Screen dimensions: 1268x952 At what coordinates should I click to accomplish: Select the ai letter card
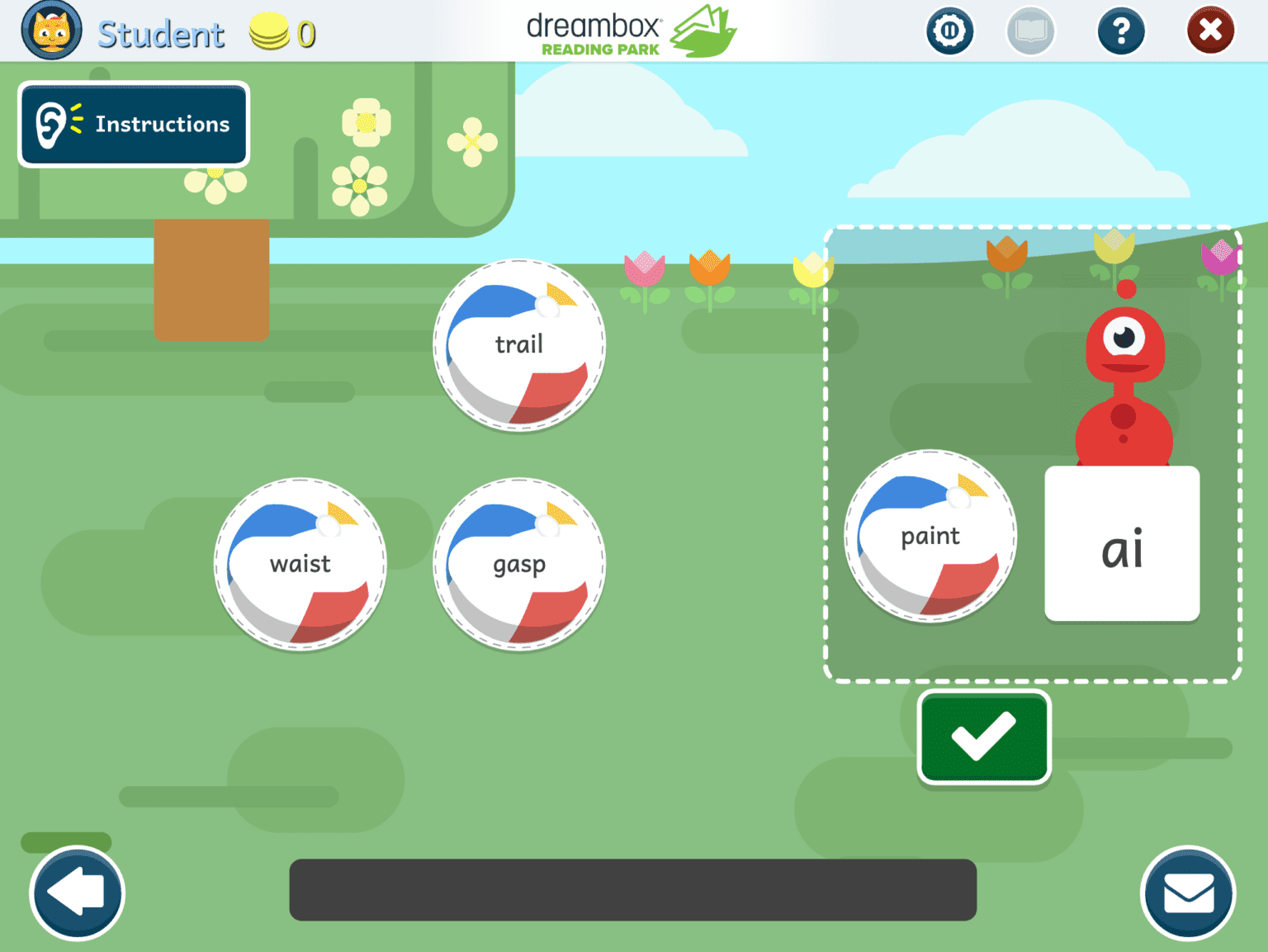1121,543
